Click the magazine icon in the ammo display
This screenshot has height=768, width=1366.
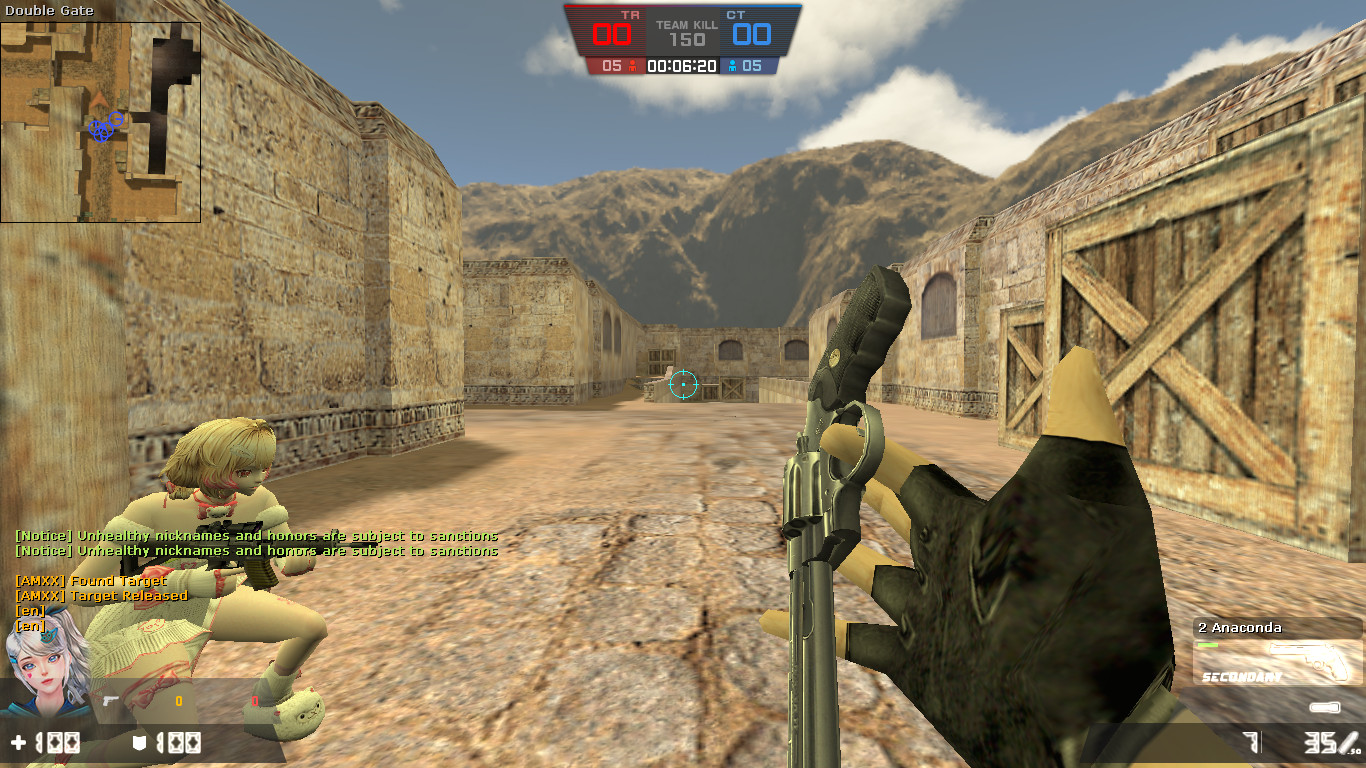click(x=1324, y=707)
